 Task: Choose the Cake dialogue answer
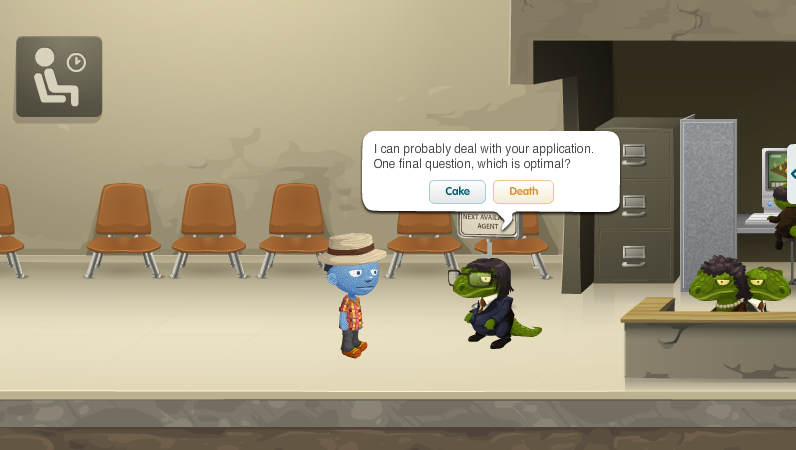click(457, 192)
